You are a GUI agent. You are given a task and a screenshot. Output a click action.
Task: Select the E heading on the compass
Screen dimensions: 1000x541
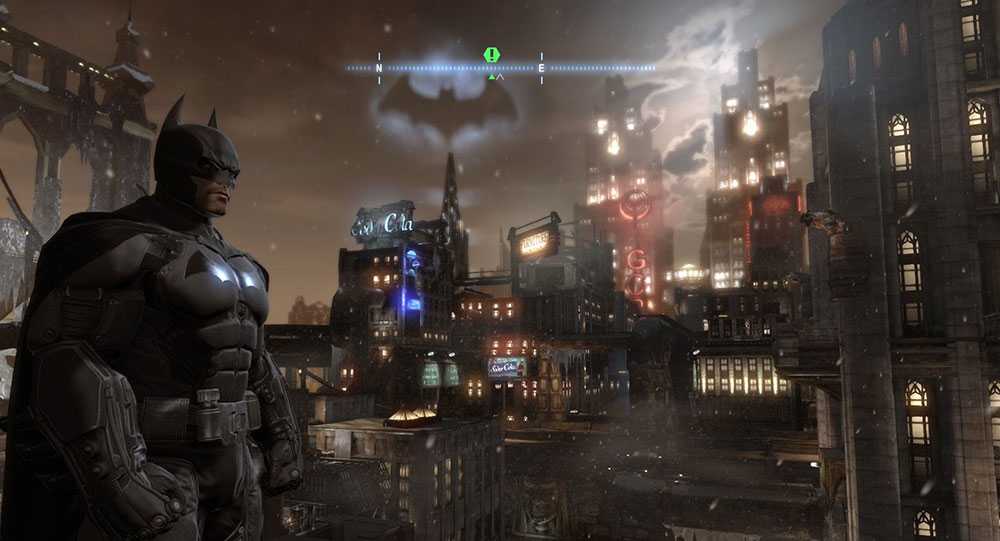542,68
